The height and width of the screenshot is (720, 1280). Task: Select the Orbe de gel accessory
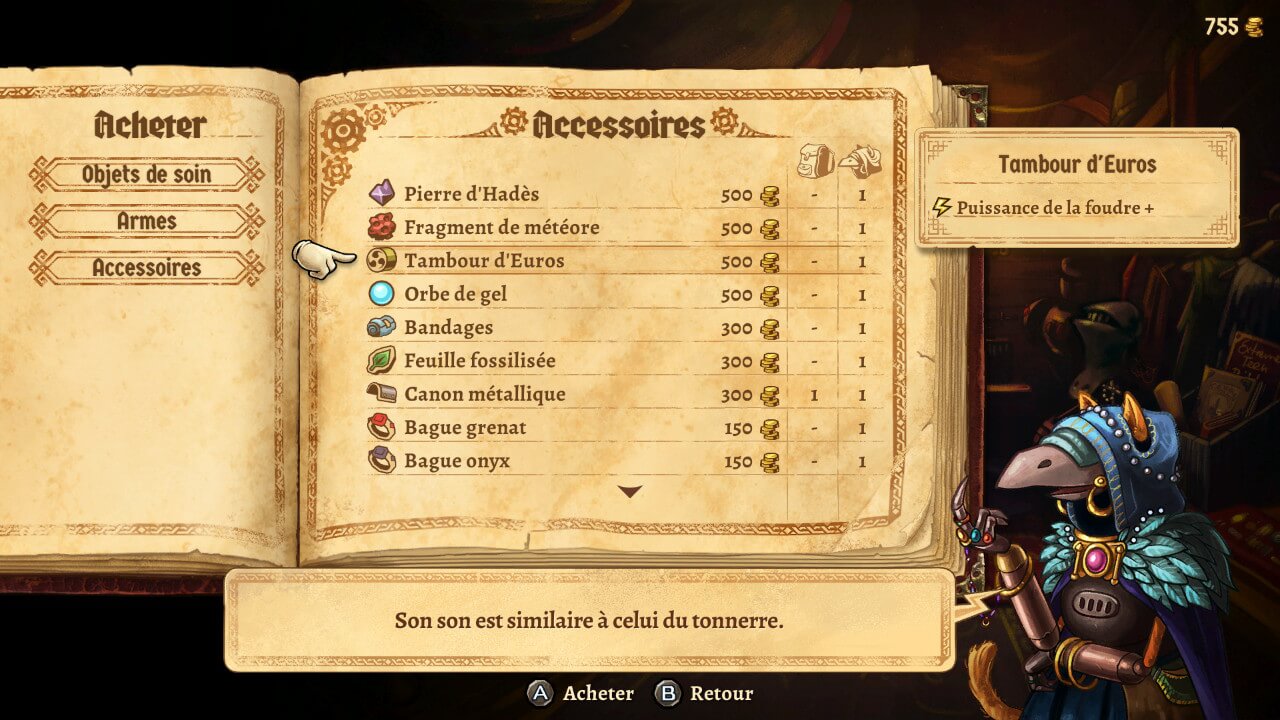pos(455,295)
